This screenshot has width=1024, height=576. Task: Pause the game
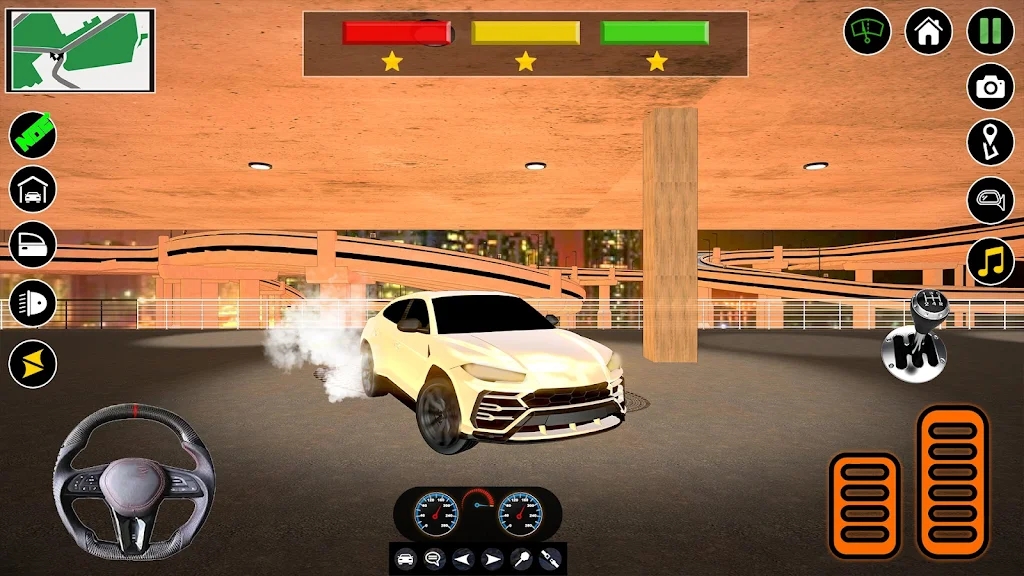click(x=990, y=31)
